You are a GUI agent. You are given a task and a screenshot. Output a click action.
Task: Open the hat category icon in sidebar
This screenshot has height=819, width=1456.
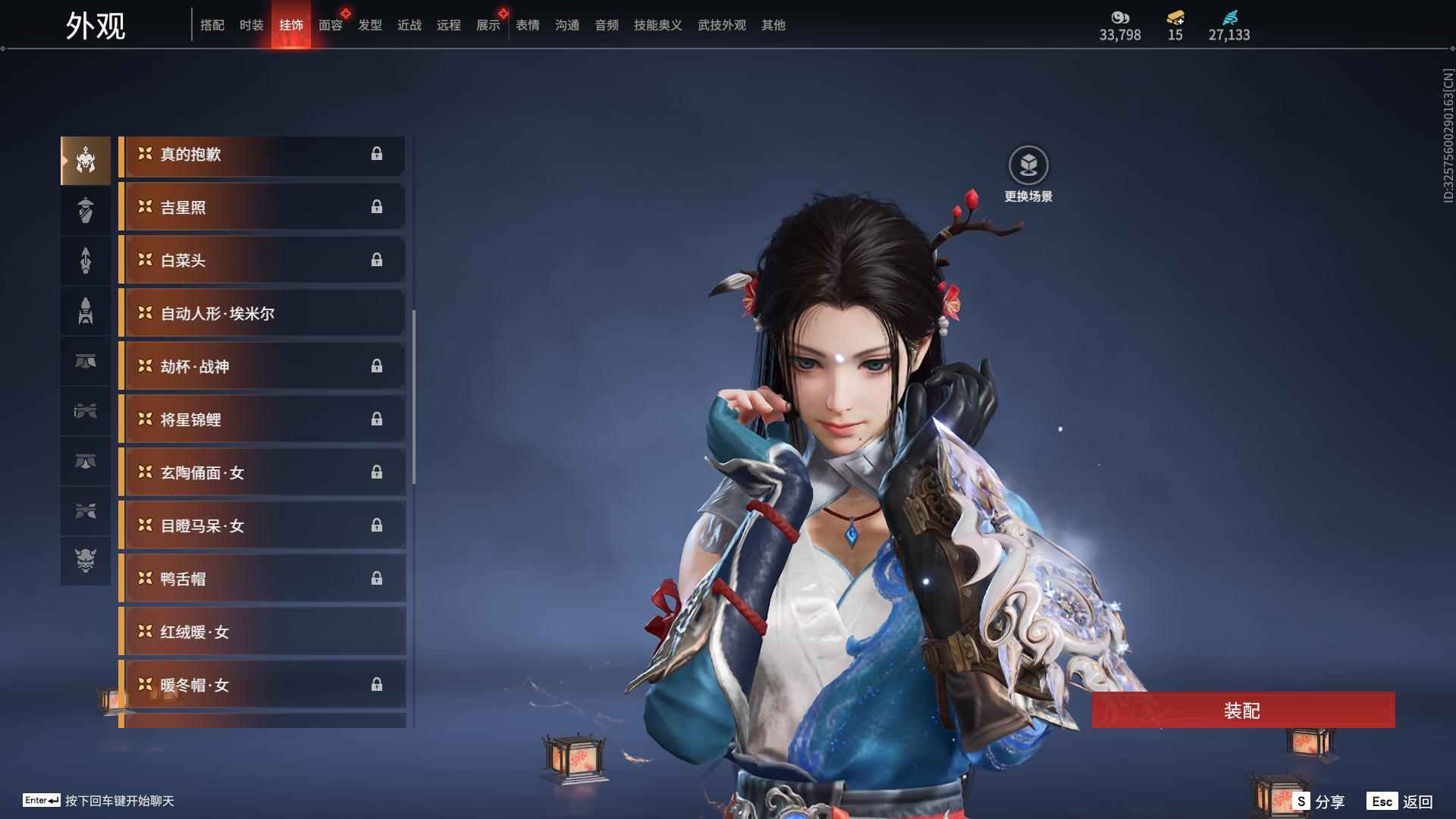[x=86, y=210]
